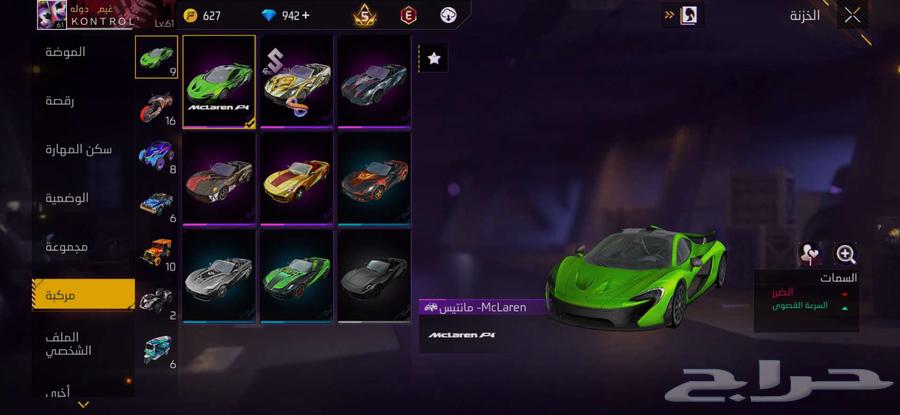Viewport: 900px width, 415px height.
Task: Select the green McLaren P1 skin tile
Action: pyautogui.click(x=219, y=82)
